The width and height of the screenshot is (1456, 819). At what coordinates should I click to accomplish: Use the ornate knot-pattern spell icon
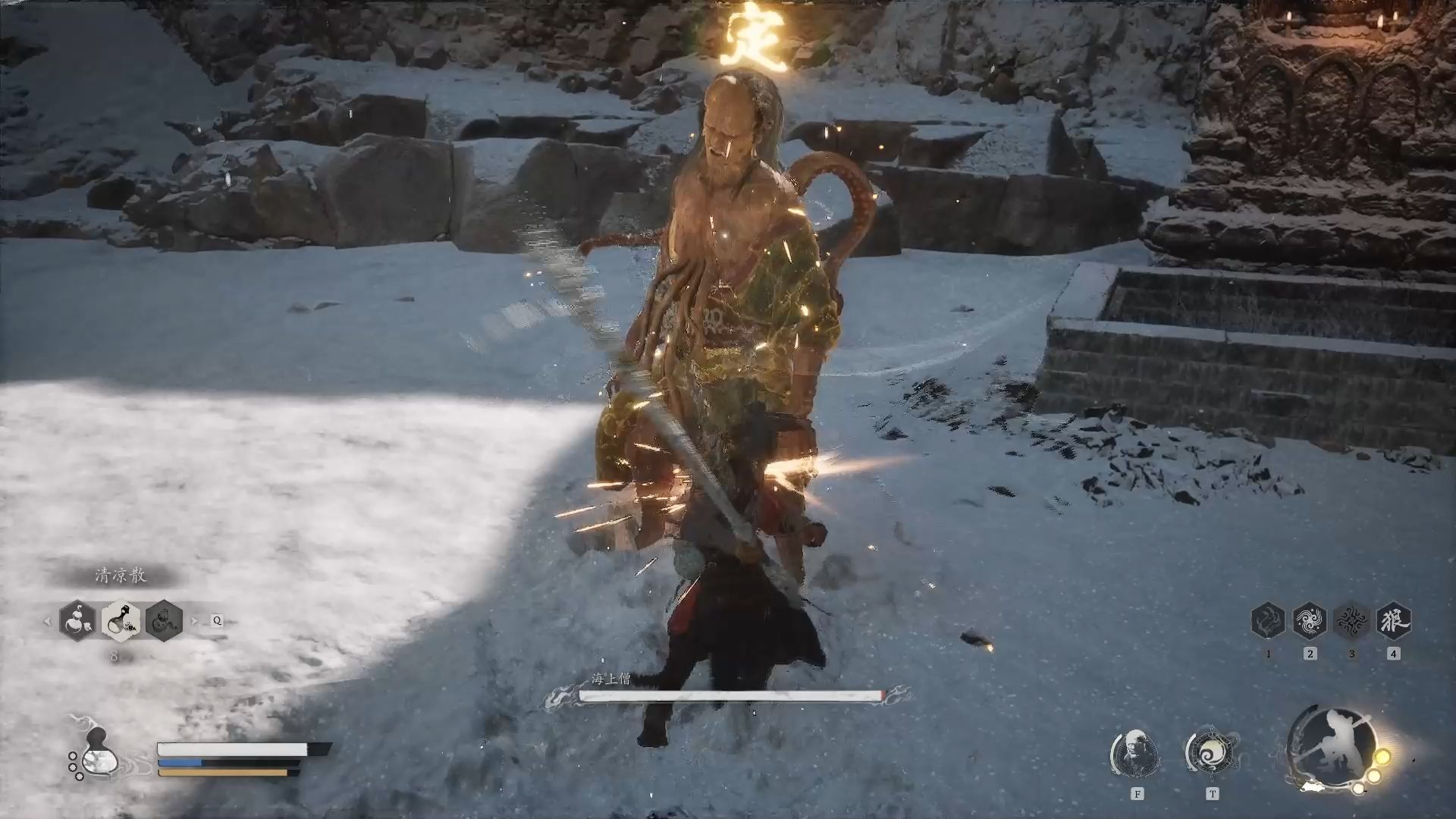(x=1351, y=621)
